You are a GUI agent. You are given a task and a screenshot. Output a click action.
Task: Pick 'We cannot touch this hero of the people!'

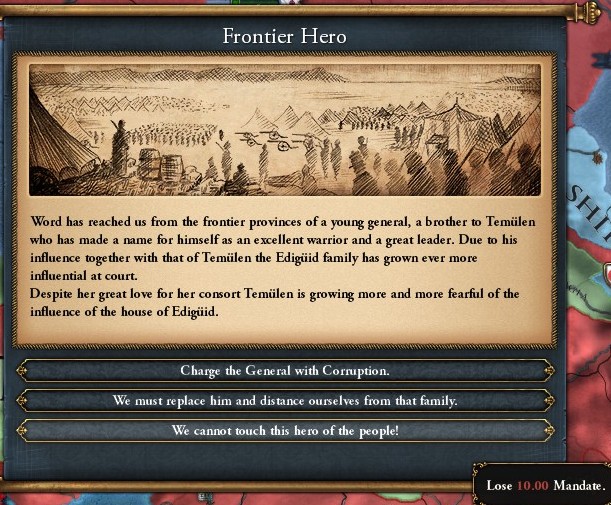[x=285, y=431]
